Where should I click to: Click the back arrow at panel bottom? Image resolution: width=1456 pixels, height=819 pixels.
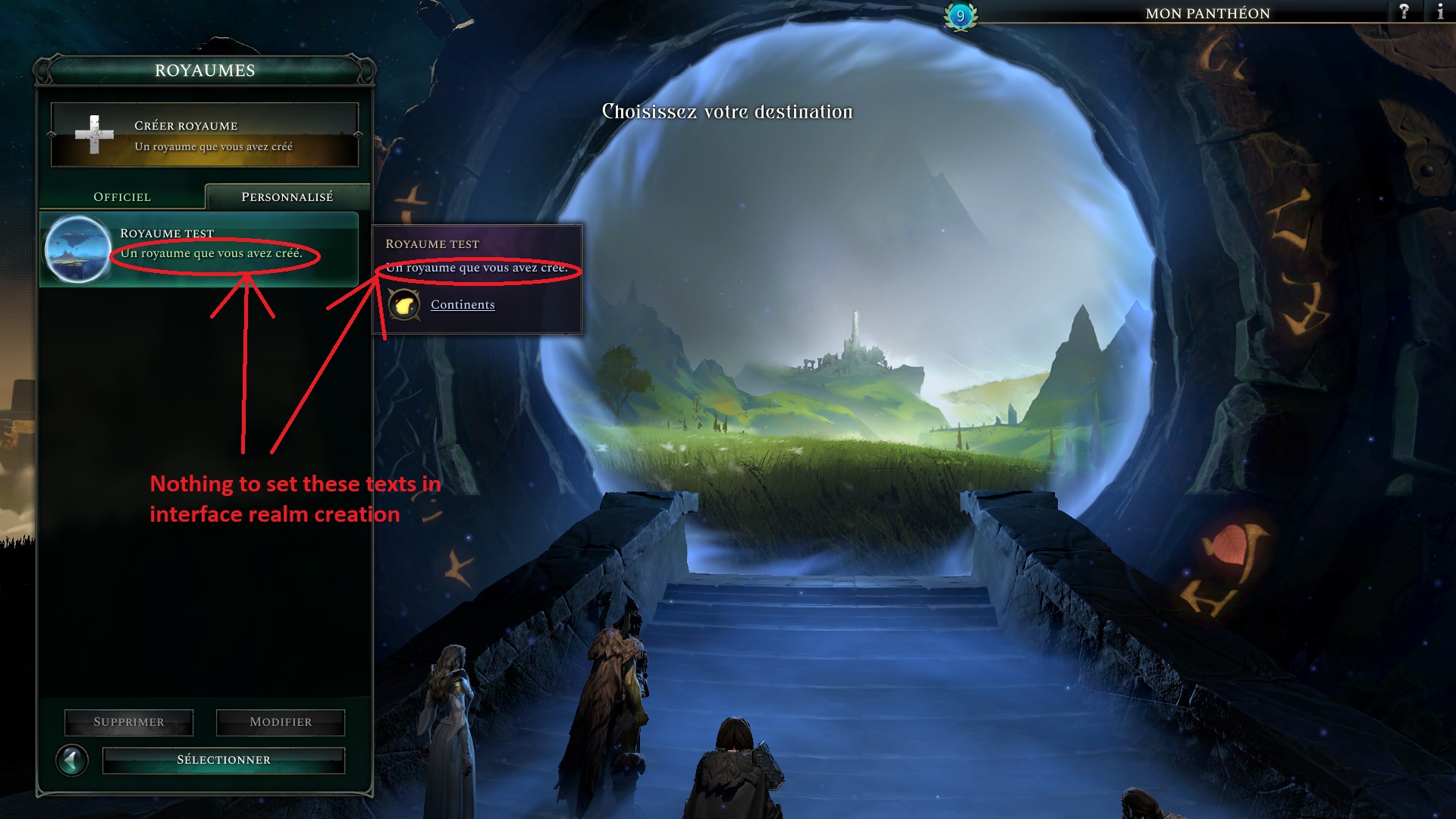(x=73, y=758)
